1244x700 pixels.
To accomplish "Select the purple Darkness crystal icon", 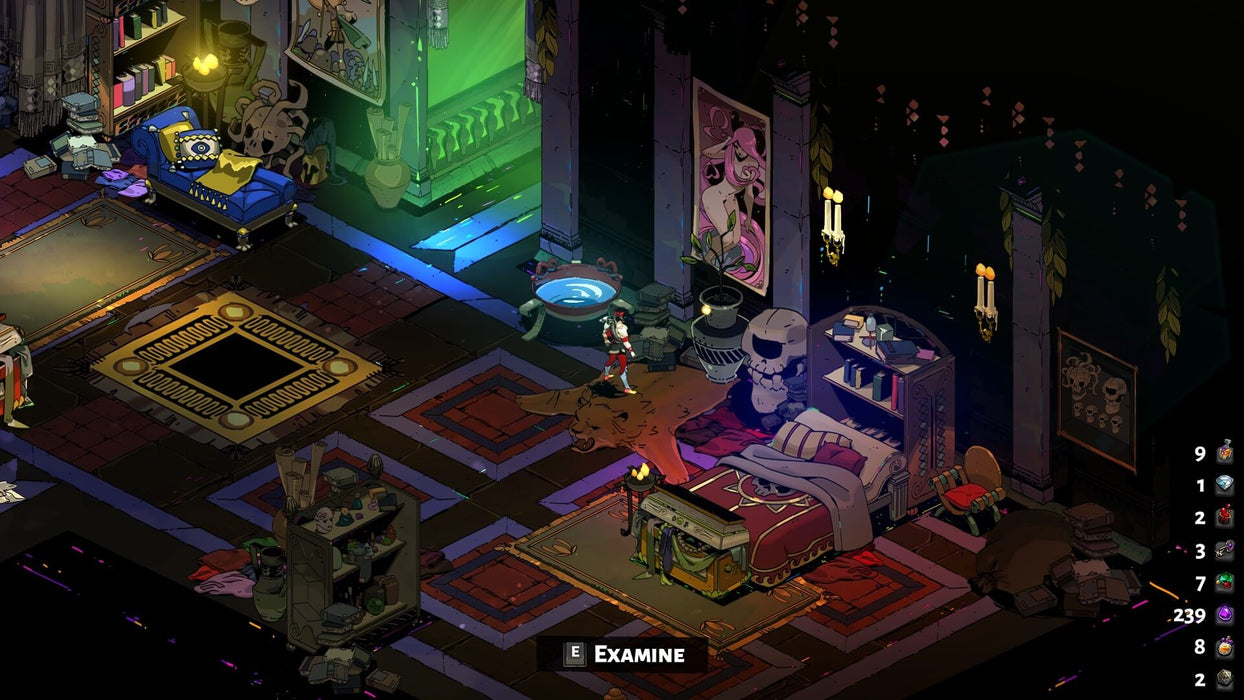I will click(x=1224, y=615).
